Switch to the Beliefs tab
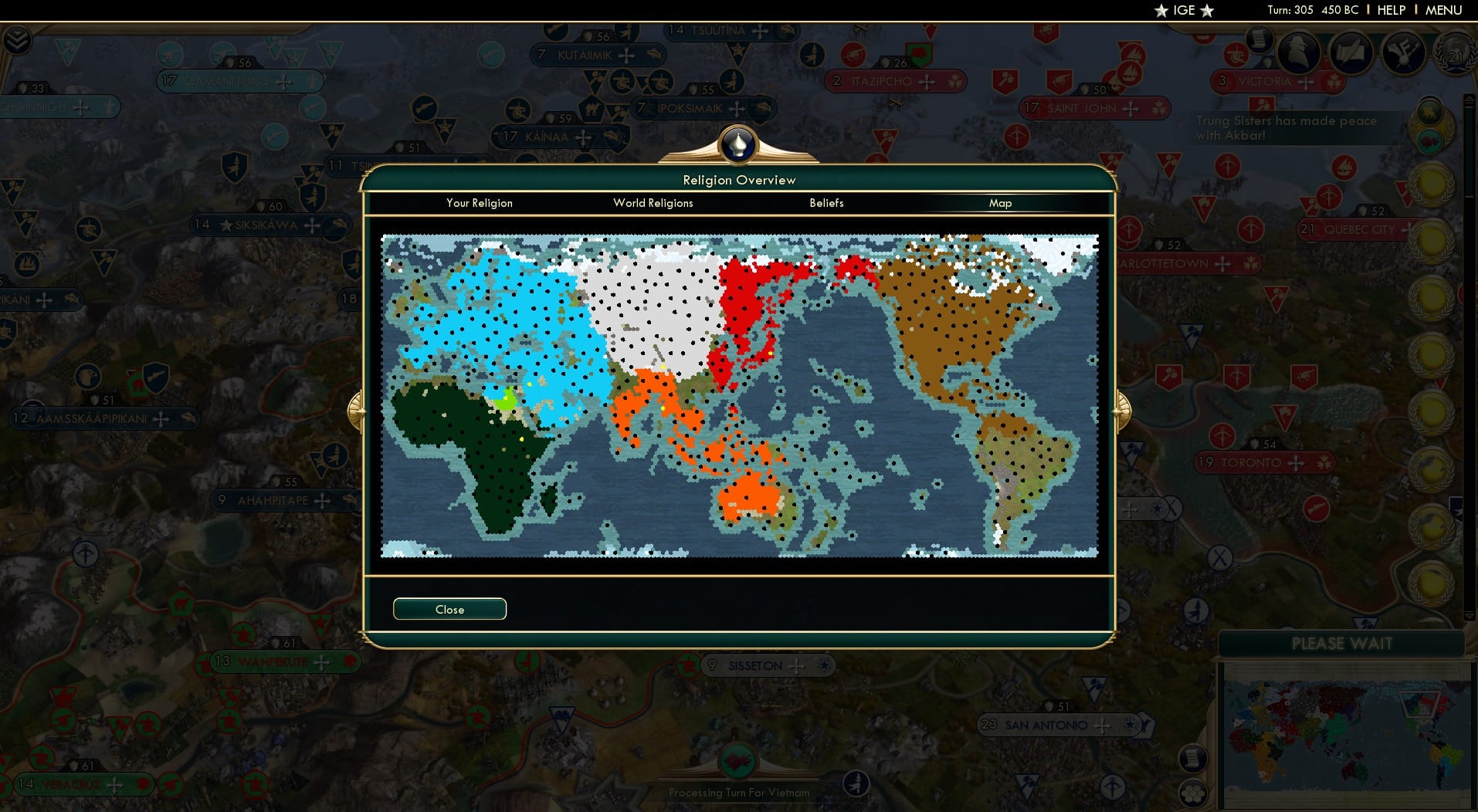This screenshot has height=812, width=1478. [x=825, y=203]
